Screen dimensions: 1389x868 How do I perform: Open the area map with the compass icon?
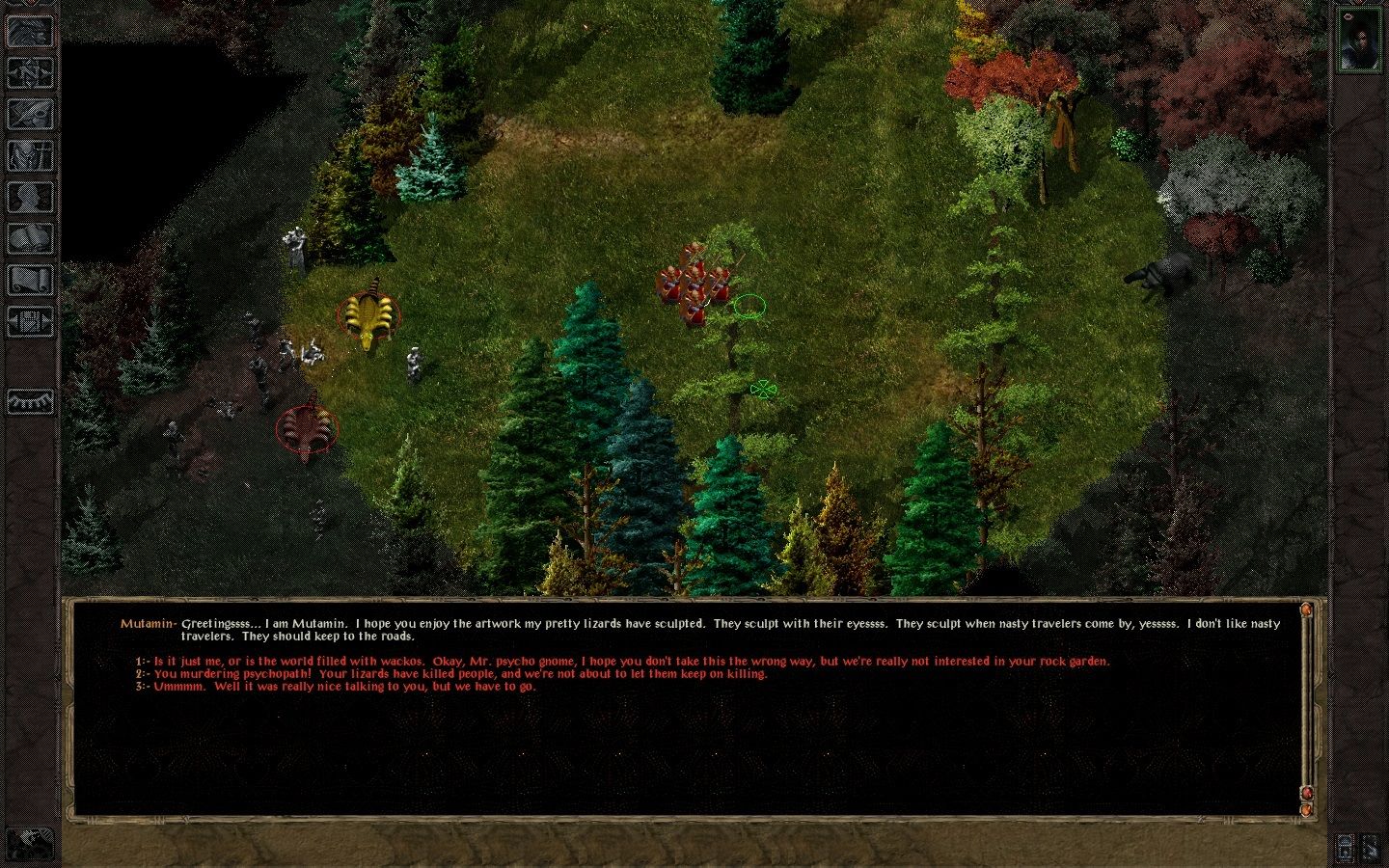[x=30, y=73]
